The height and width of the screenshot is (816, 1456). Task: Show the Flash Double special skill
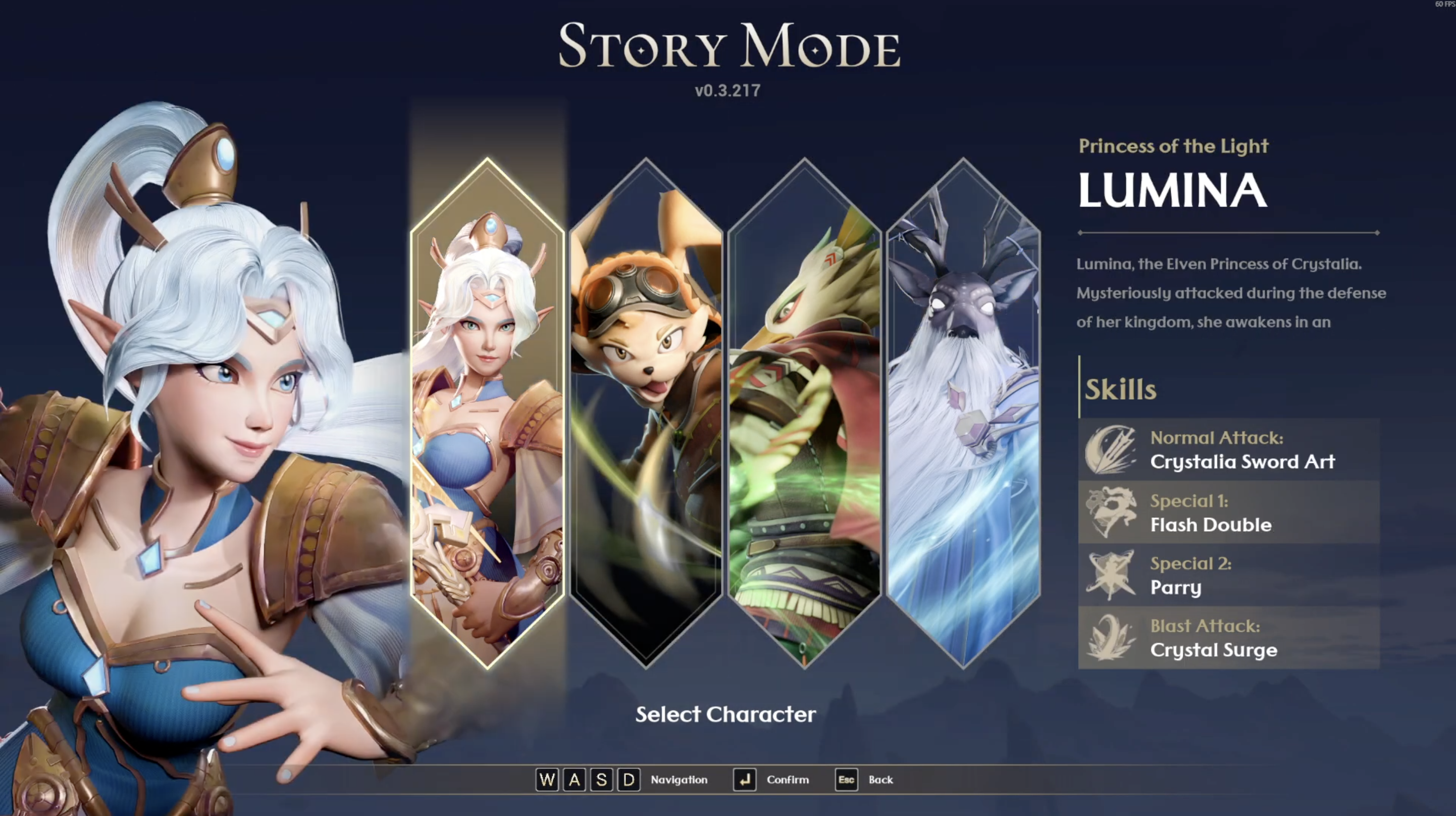[x=1229, y=512]
